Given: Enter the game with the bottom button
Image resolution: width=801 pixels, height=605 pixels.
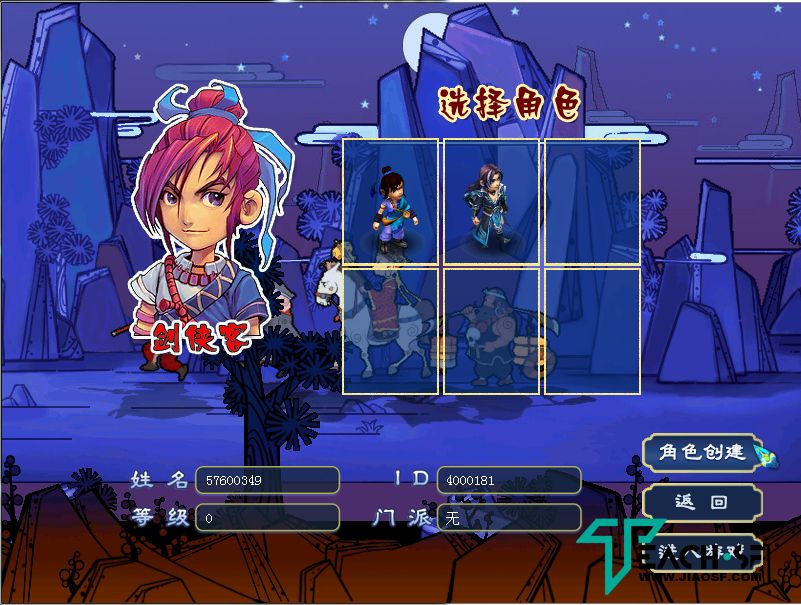Looking at the screenshot, I should (x=702, y=551).
